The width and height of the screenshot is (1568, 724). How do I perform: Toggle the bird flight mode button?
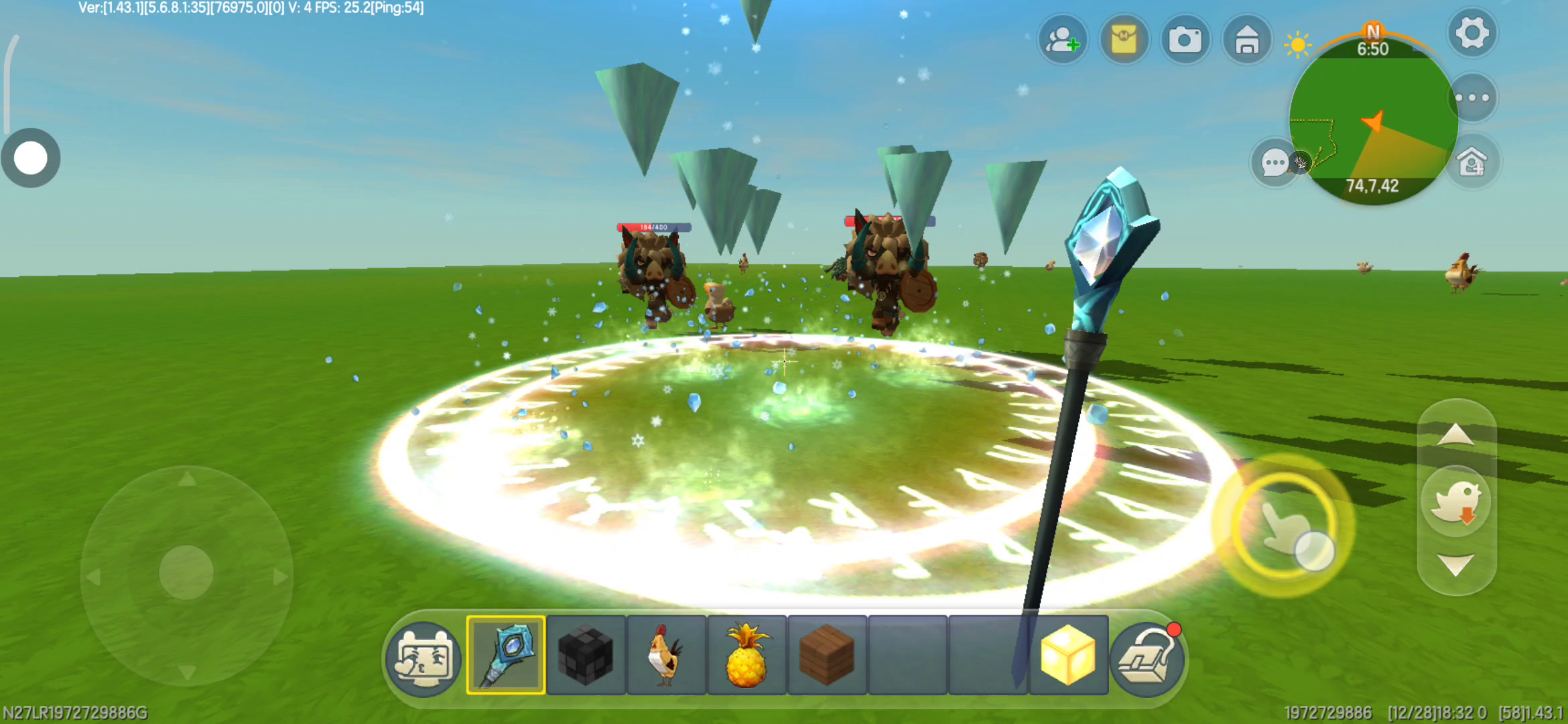point(1455,501)
